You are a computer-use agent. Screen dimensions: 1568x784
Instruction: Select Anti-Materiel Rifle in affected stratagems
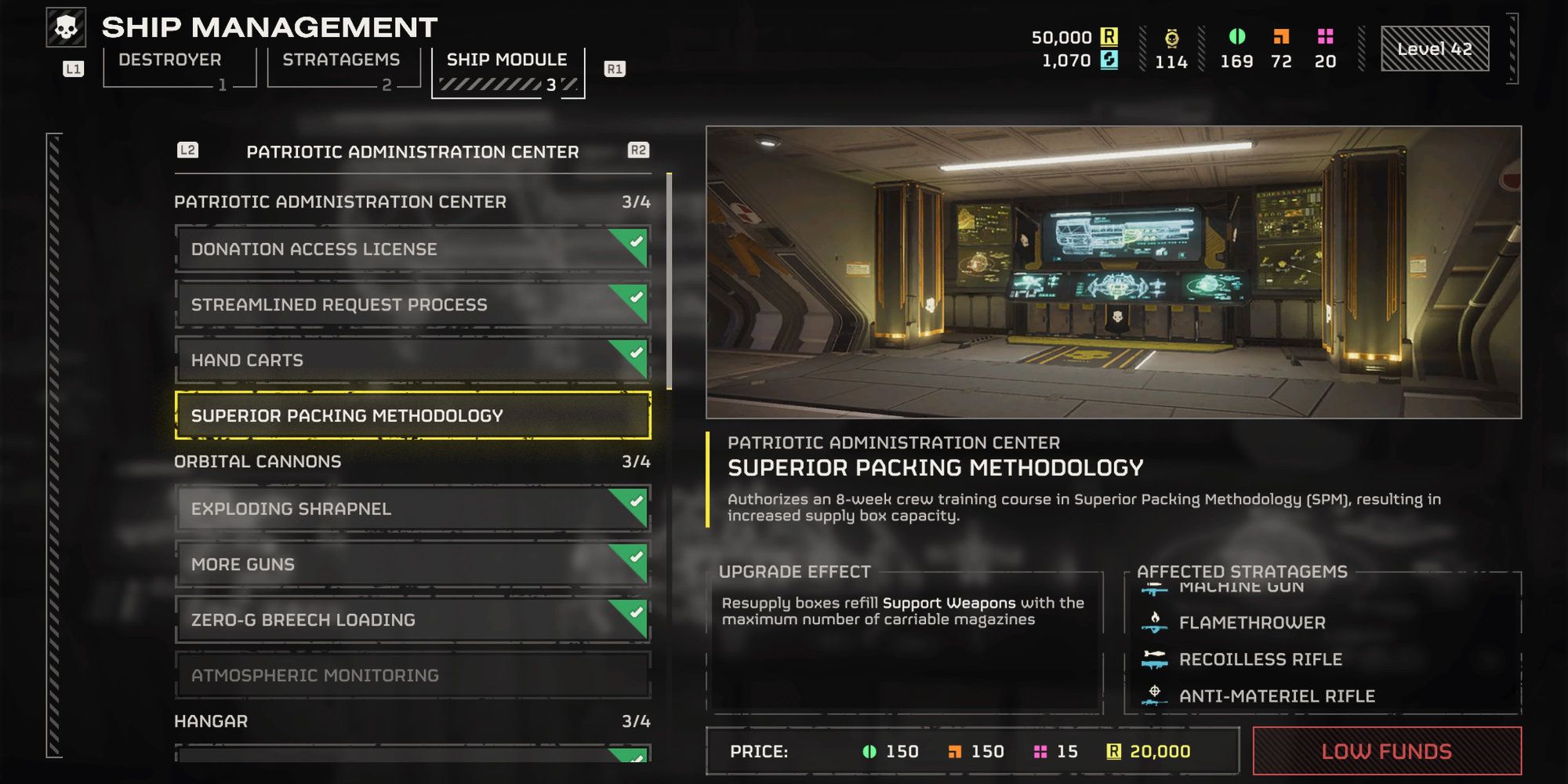click(1276, 696)
